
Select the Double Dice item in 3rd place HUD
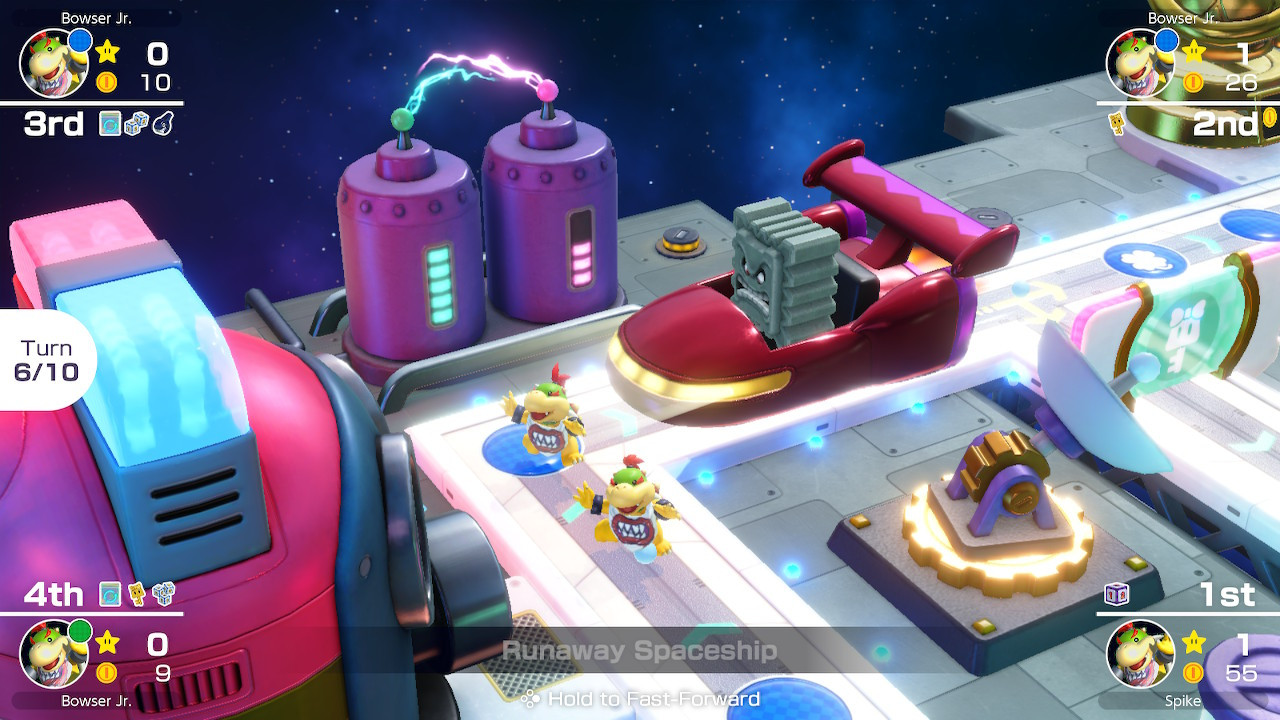pyautogui.click(x=137, y=123)
